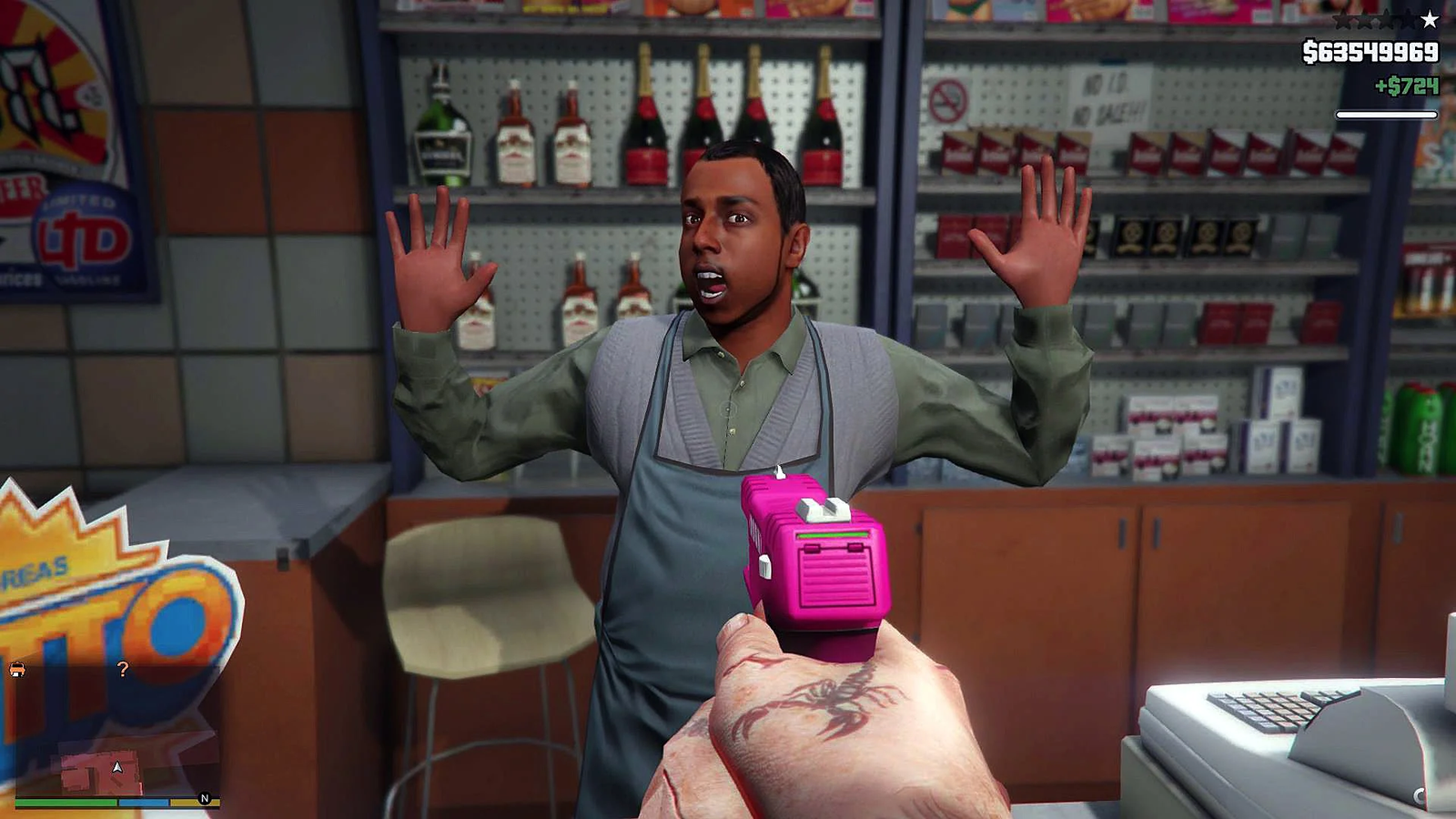The height and width of the screenshot is (819, 1456).
Task: Click the taxi icon on the minimap
Action: 16,669
